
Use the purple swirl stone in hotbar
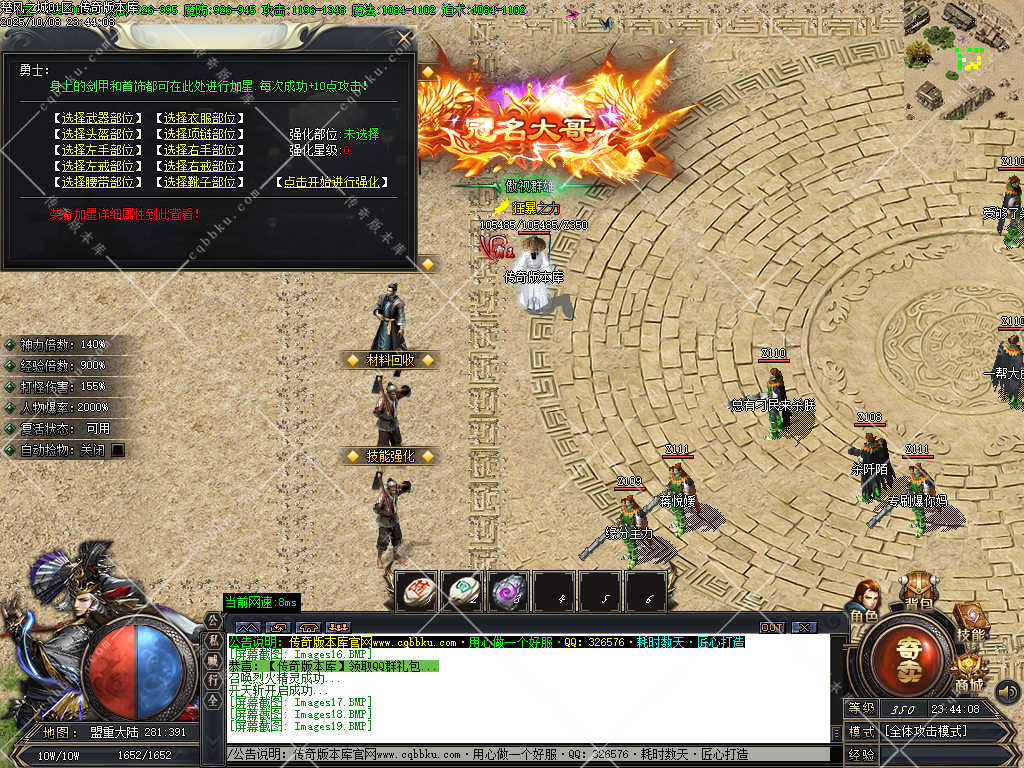[x=508, y=591]
